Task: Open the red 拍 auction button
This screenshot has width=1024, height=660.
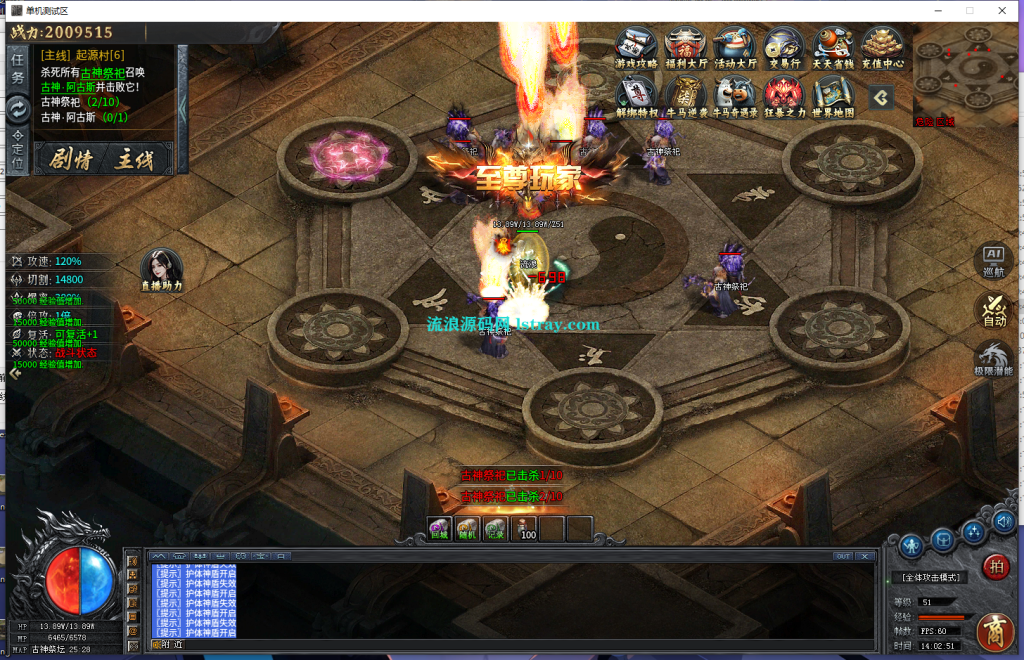Action: [x=996, y=566]
